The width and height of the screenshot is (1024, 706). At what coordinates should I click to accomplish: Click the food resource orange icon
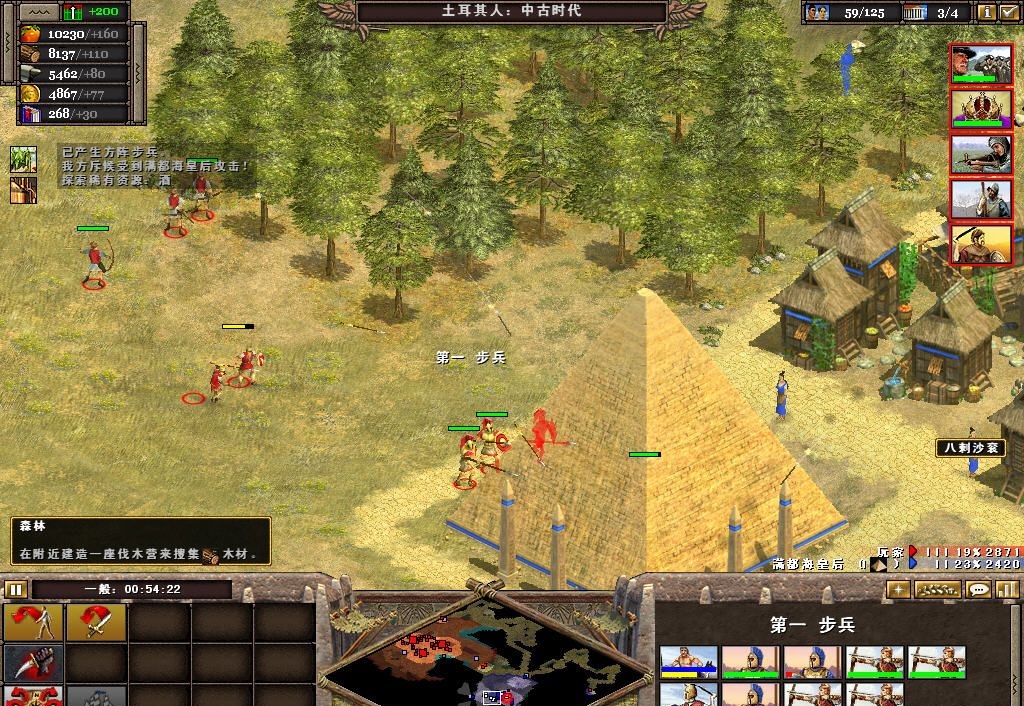pyautogui.click(x=29, y=33)
